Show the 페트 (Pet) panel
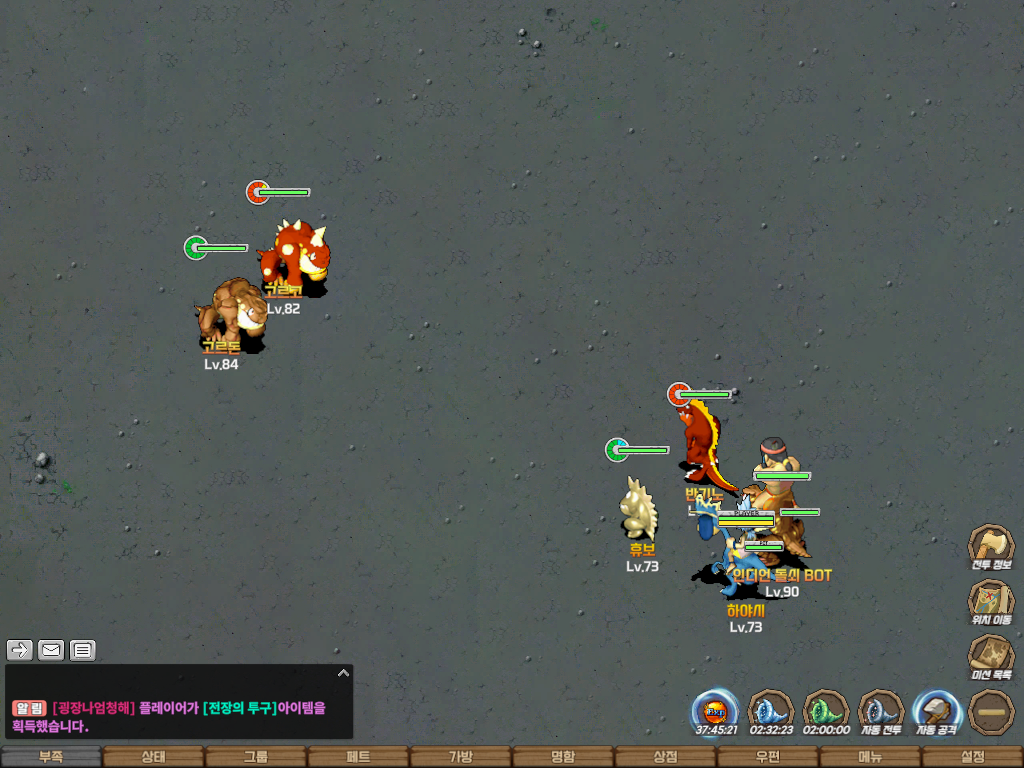The height and width of the screenshot is (768, 1024). (358, 757)
